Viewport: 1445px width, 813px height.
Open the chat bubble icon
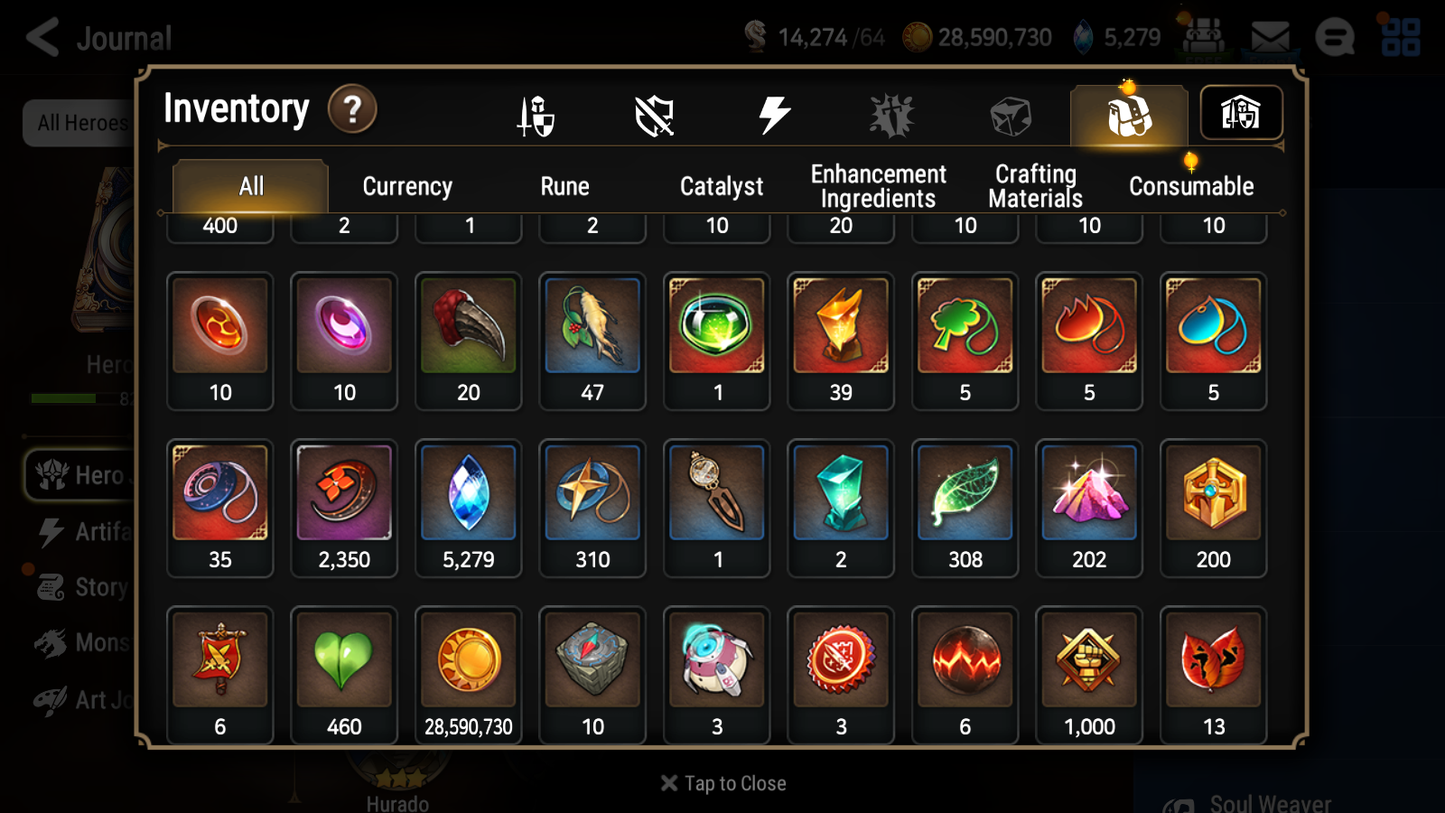coord(1334,36)
